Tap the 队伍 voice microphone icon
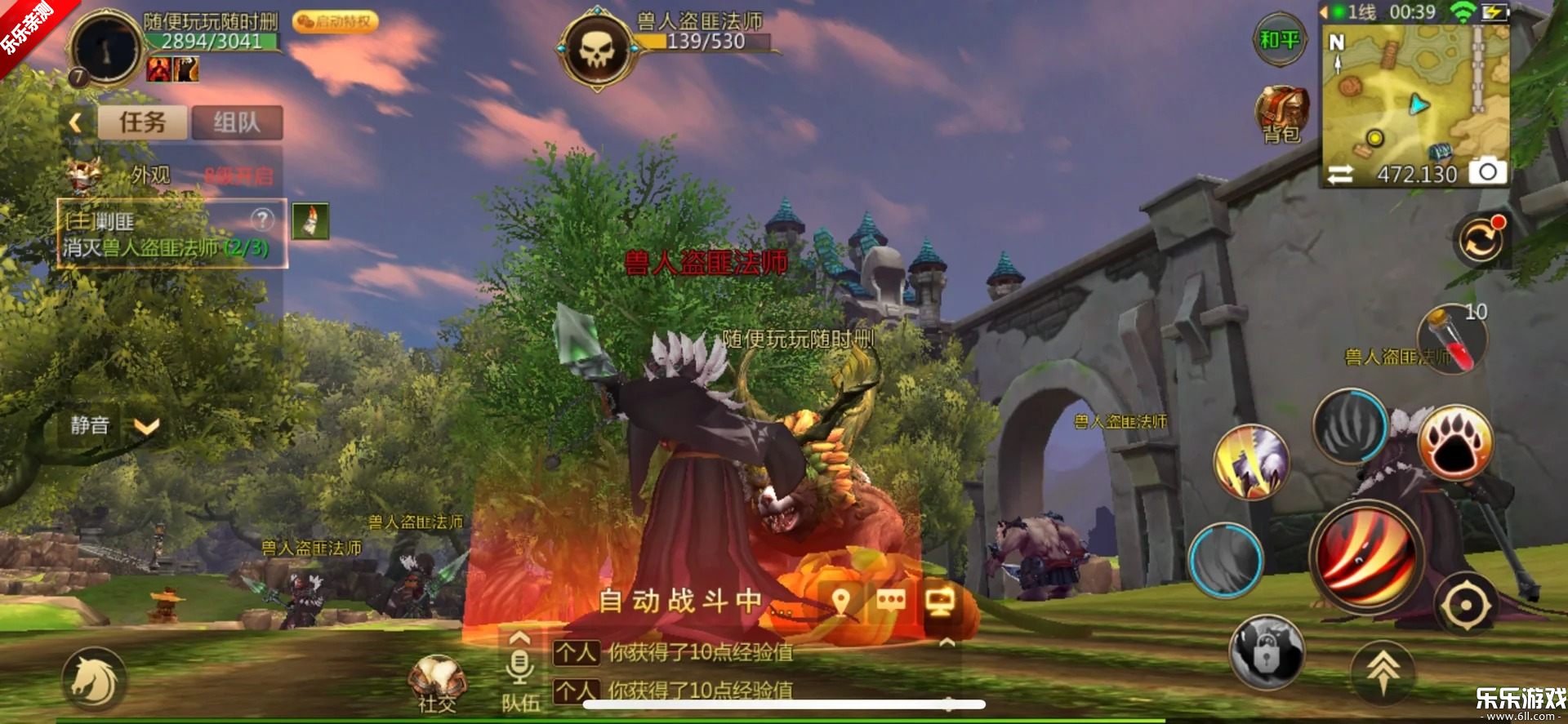 click(x=519, y=667)
